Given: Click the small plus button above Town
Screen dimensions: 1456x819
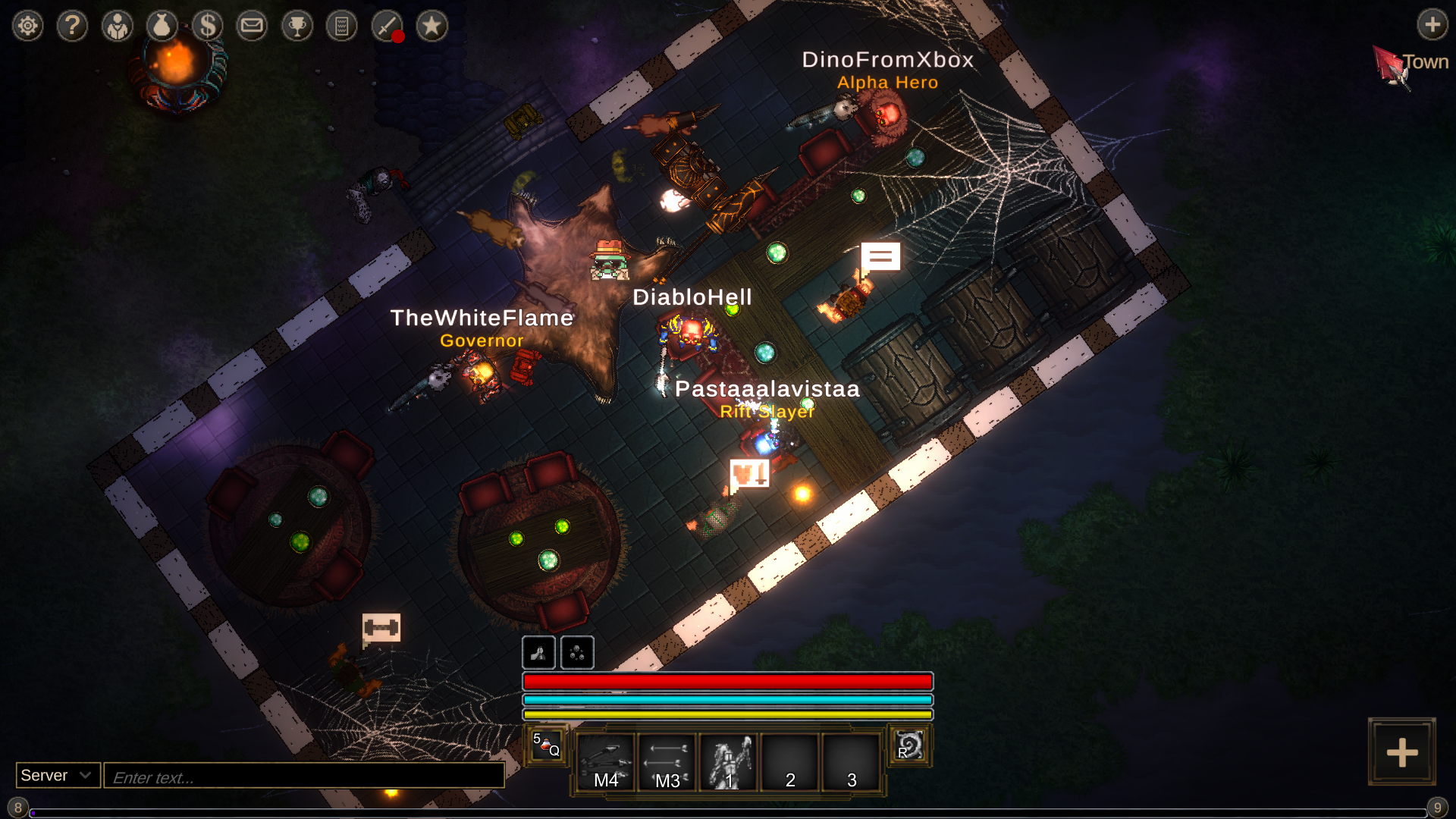Looking at the screenshot, I should pyautogui.click(x=1432, y=24).
